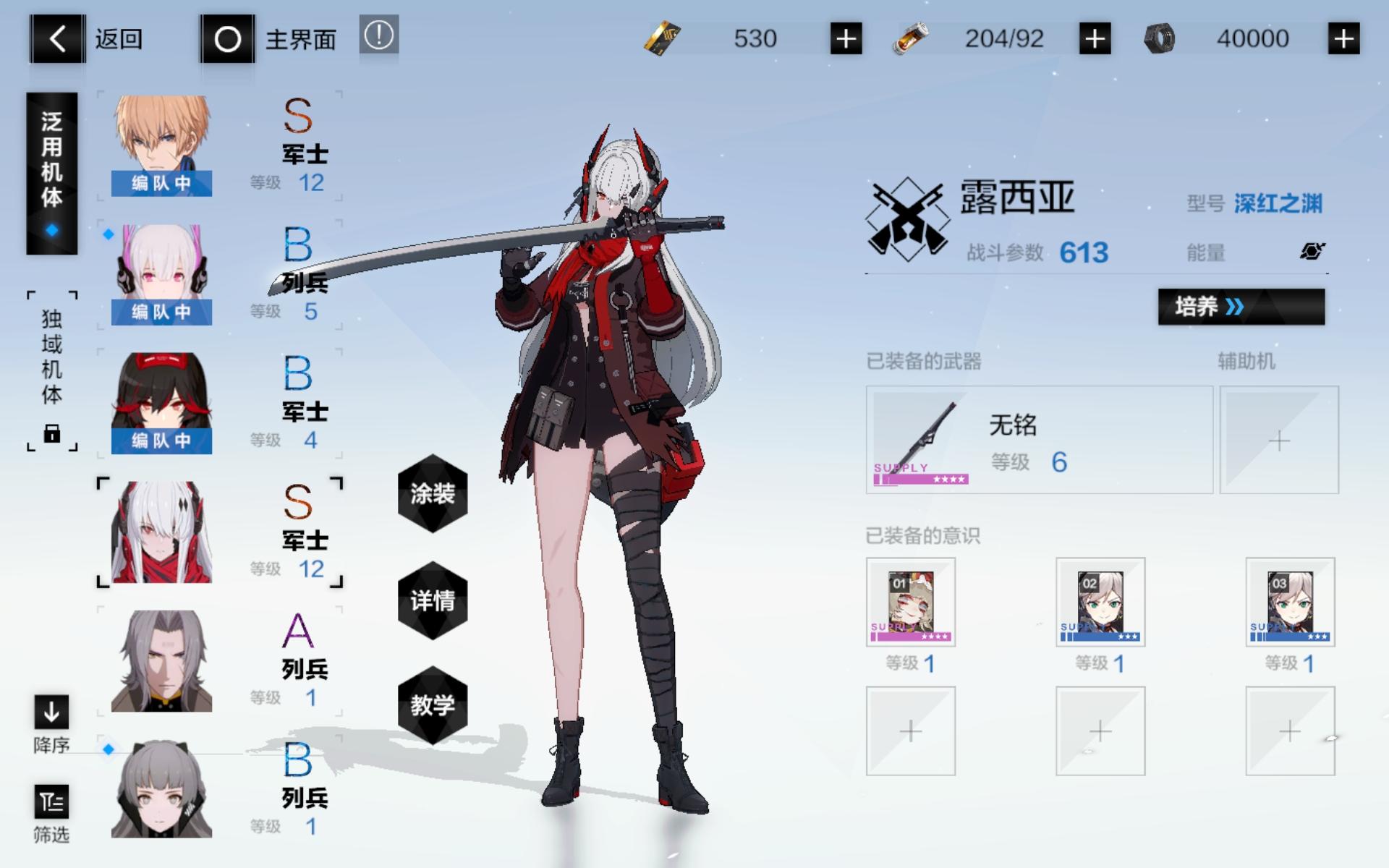Open the tutorial (教学) panel
The width and height of the screenshot is (1389, 868).
[432, 705]
